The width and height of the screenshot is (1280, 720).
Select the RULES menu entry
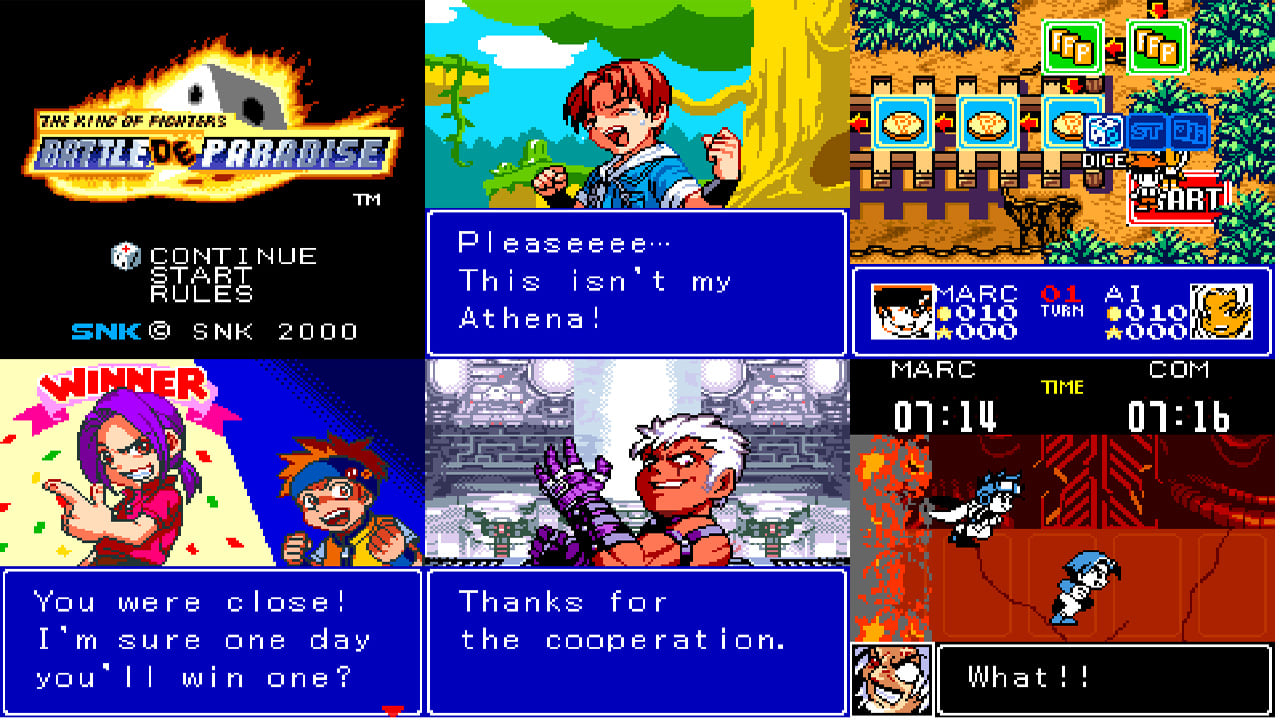[200, 292]
